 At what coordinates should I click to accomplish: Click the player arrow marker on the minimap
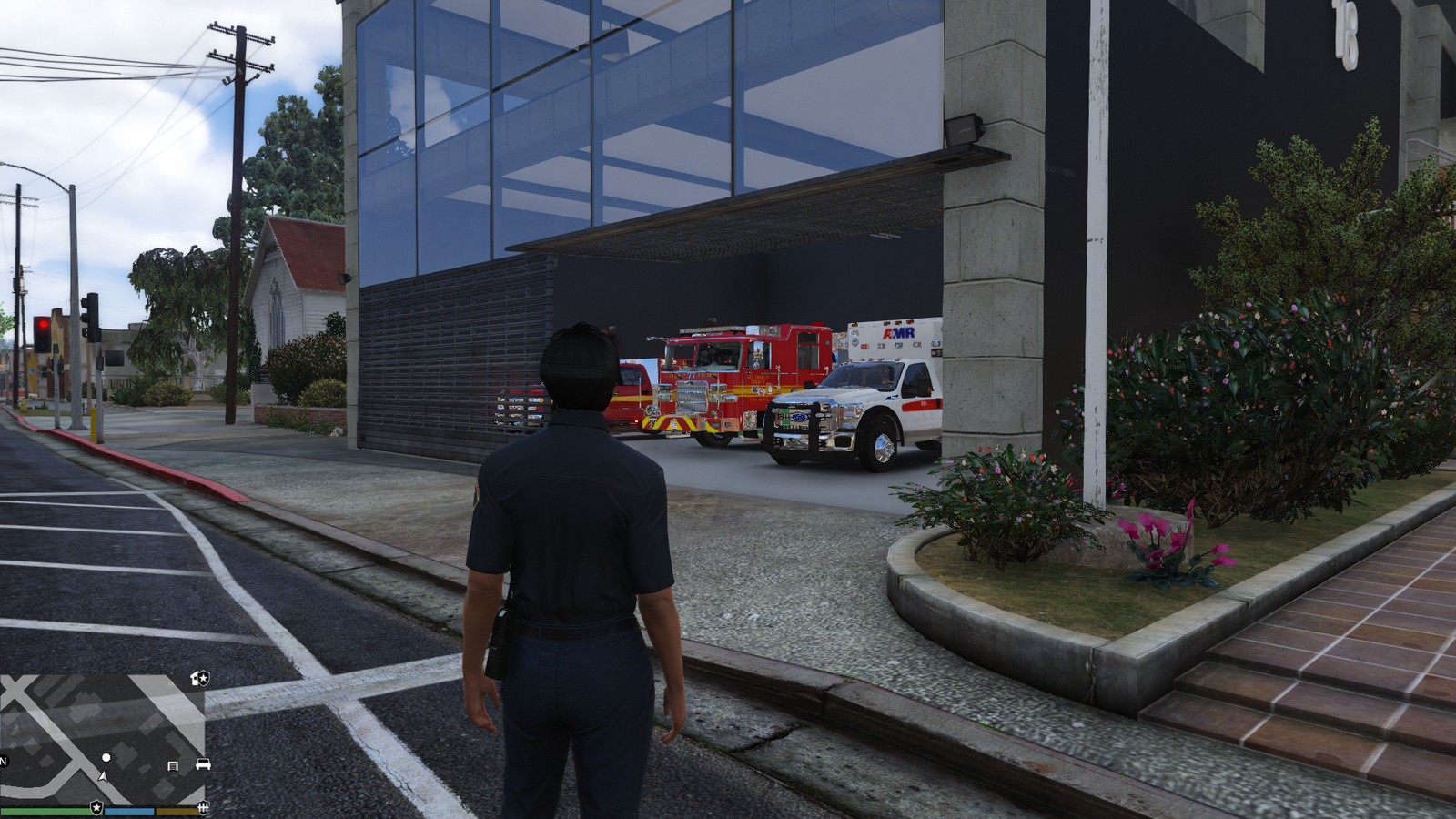point(103,776)
